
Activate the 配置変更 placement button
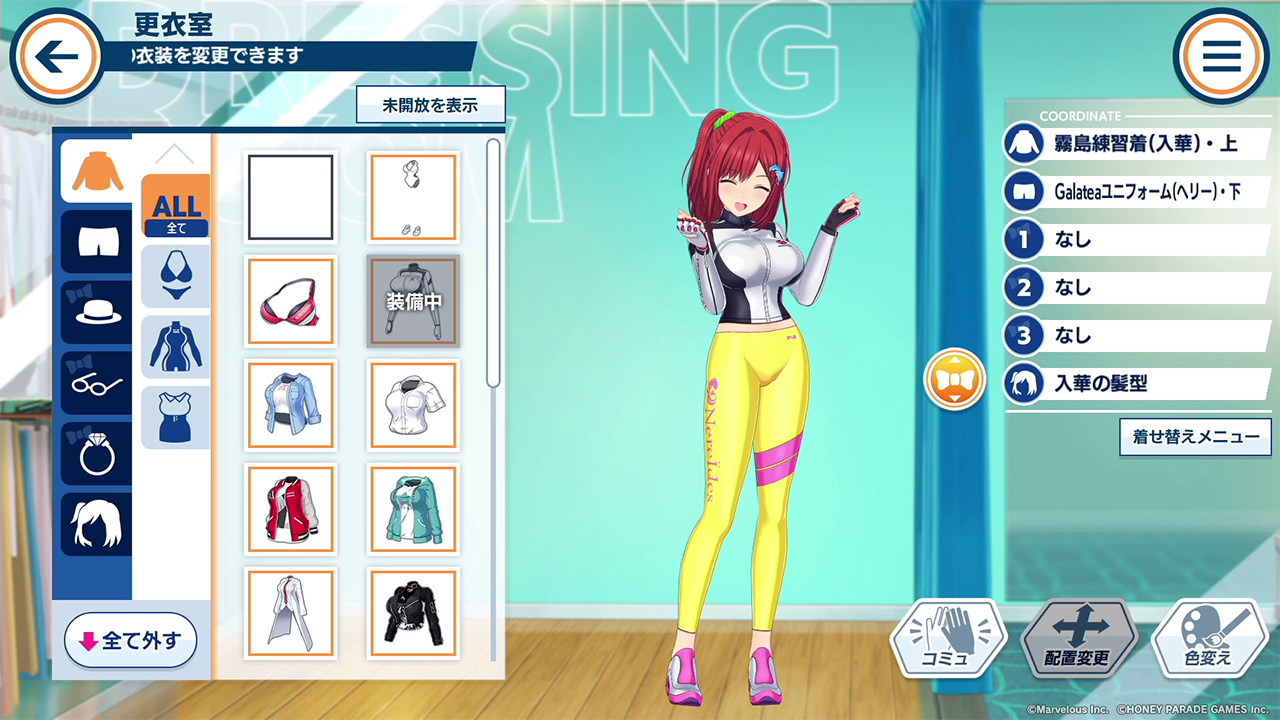1079,638
